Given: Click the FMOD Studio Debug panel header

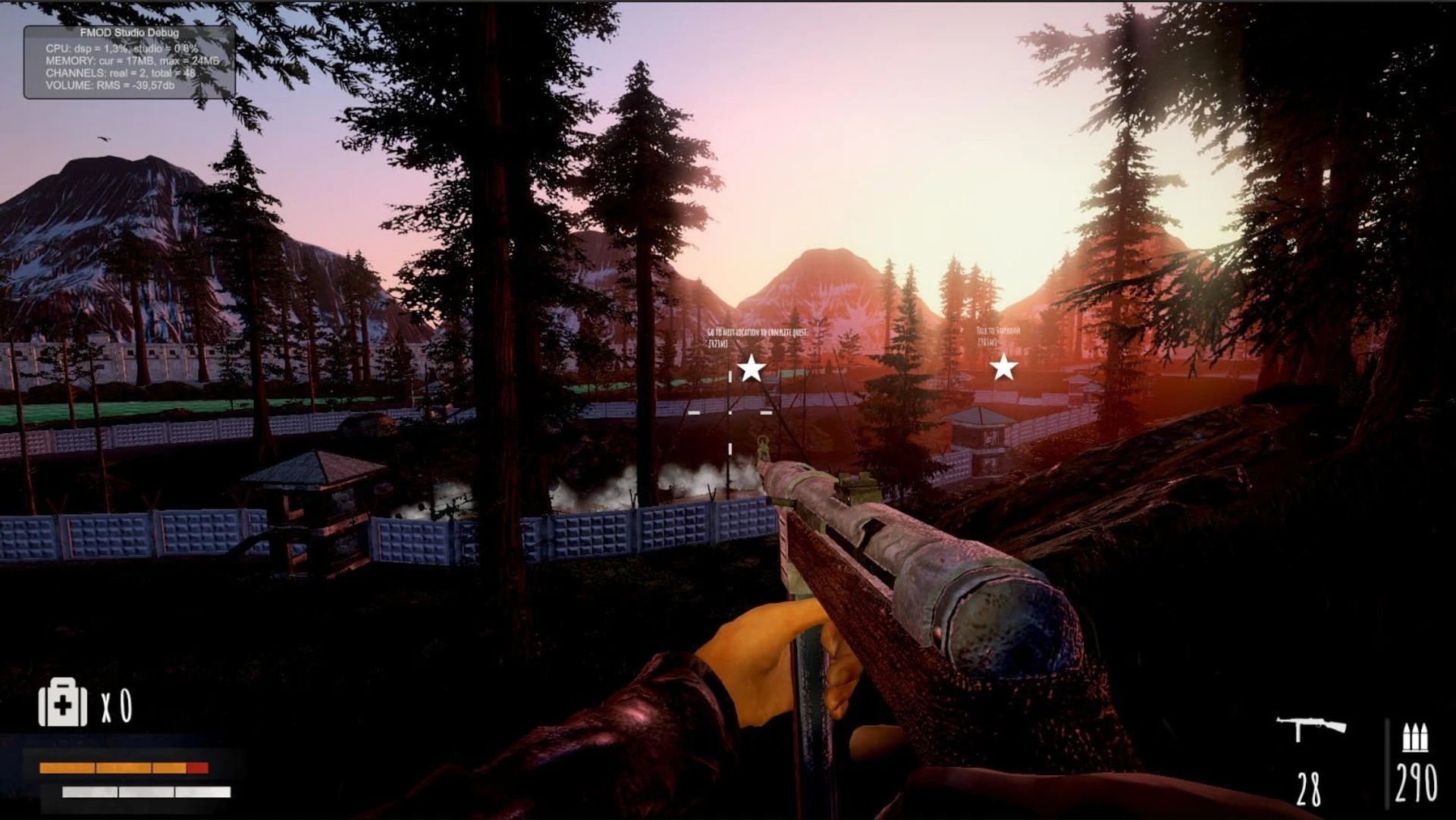Looking at the screenshot, I should [x=129, y=34].
